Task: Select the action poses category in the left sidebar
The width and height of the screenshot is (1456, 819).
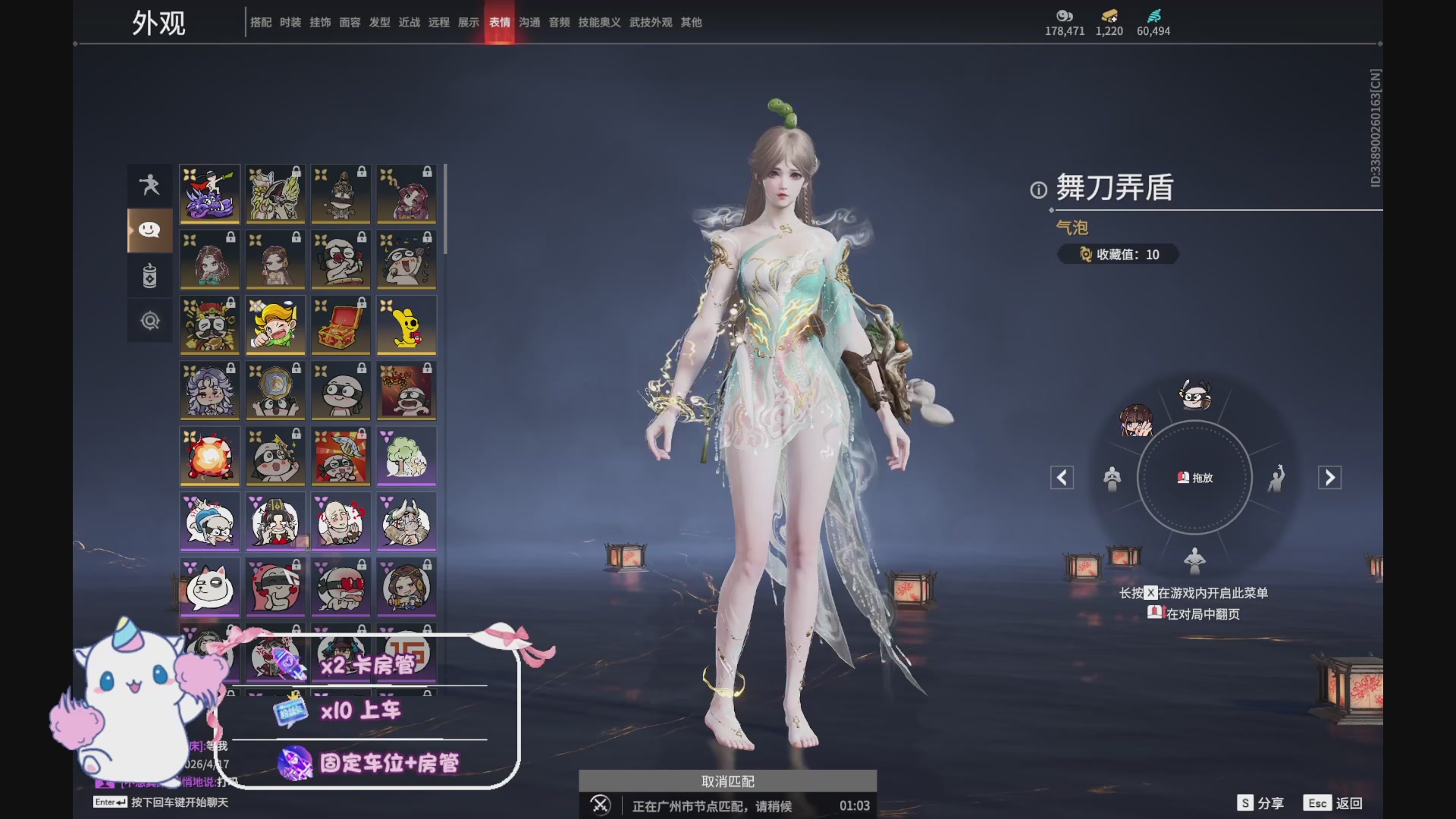Action: click(x=149, y=185)
